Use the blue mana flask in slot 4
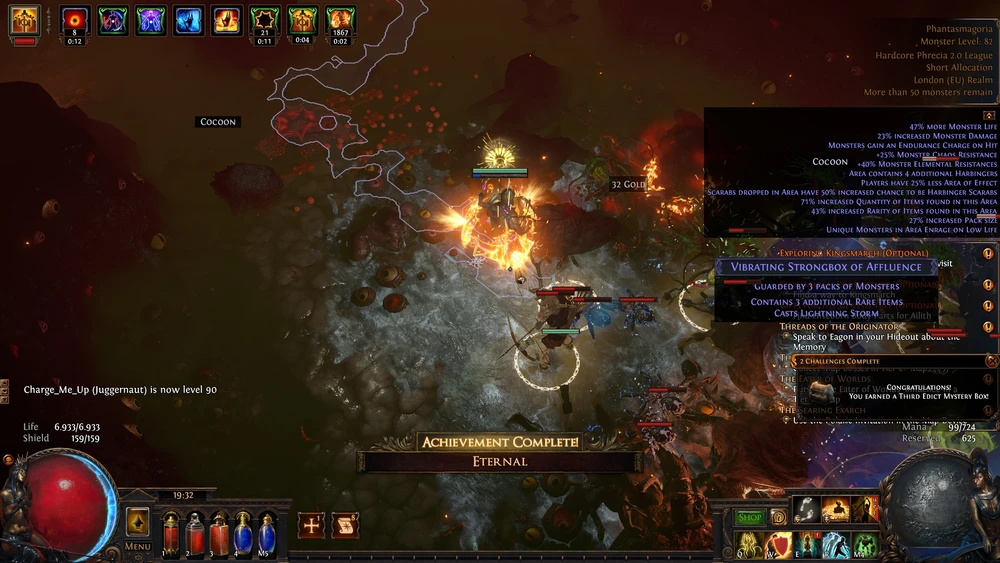Screen dimensions: 1000x563 (243, 533)
